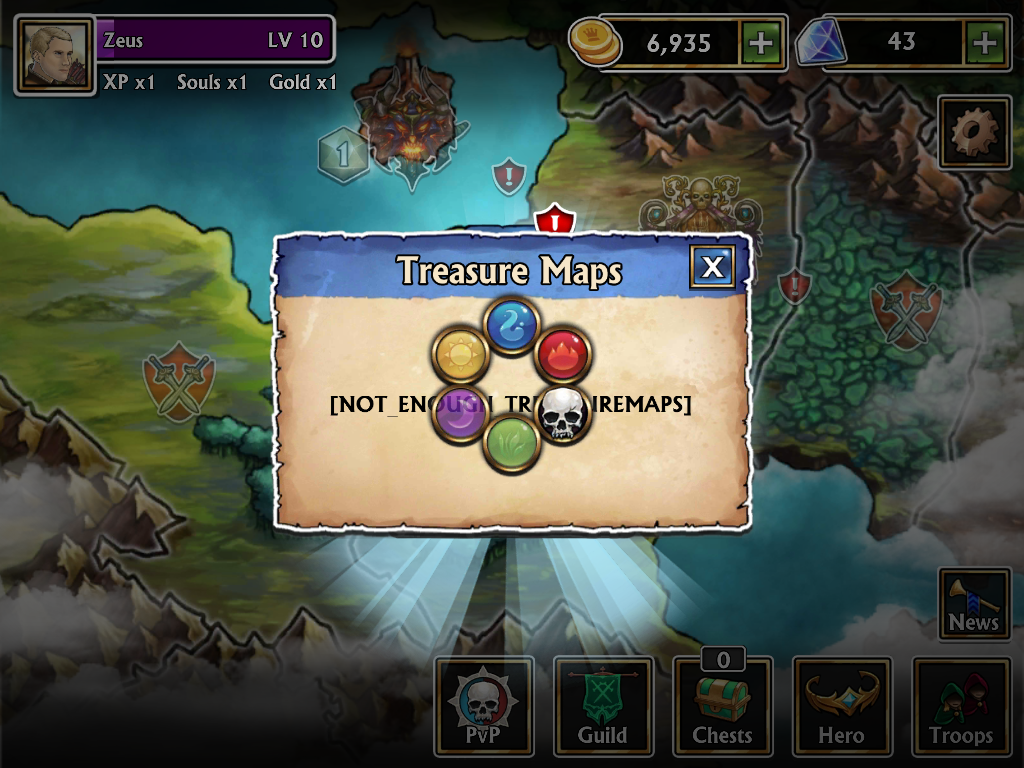Open the gear settings menu
Screen dimensions: 1024x768
(974, 132)
